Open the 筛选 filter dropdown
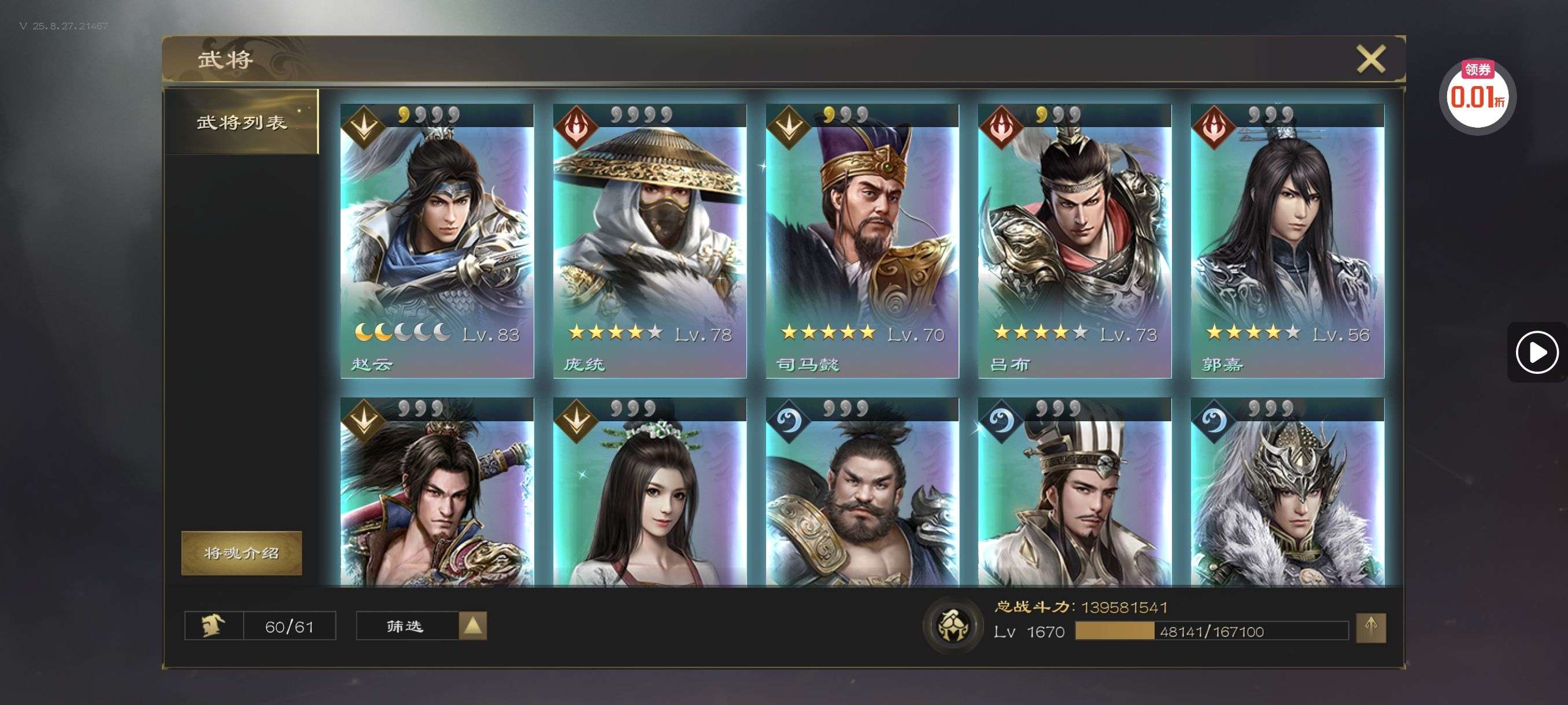 click(x=421, y=625)
